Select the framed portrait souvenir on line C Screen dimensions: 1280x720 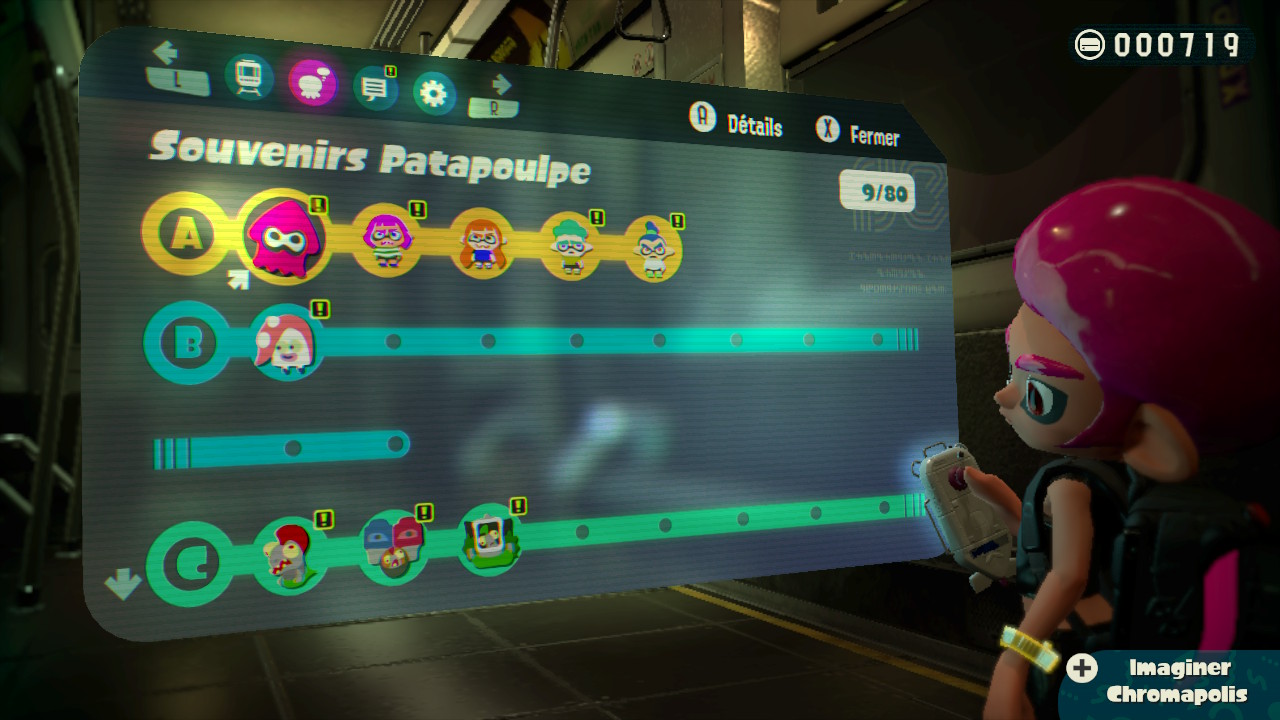[490, 540]
